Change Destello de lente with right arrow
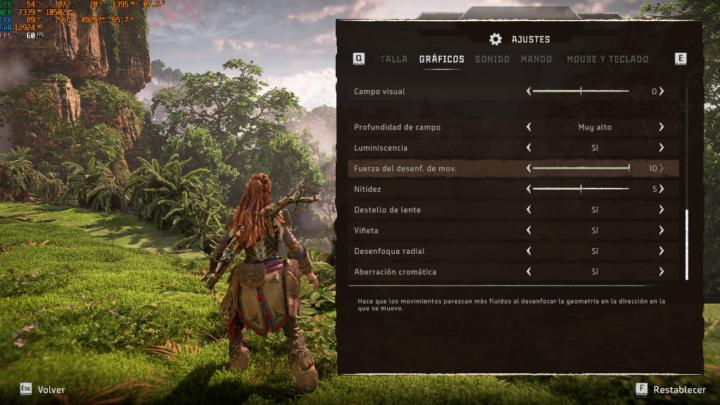 tap(661, 210)
